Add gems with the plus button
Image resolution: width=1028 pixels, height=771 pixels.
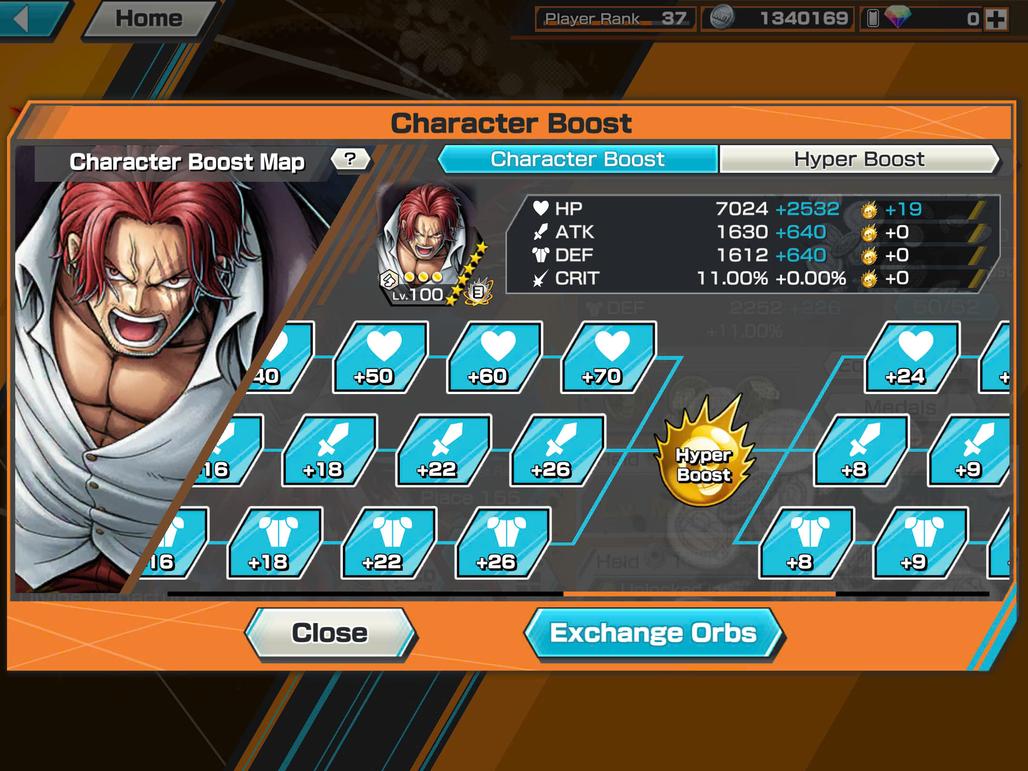point(996,18)
